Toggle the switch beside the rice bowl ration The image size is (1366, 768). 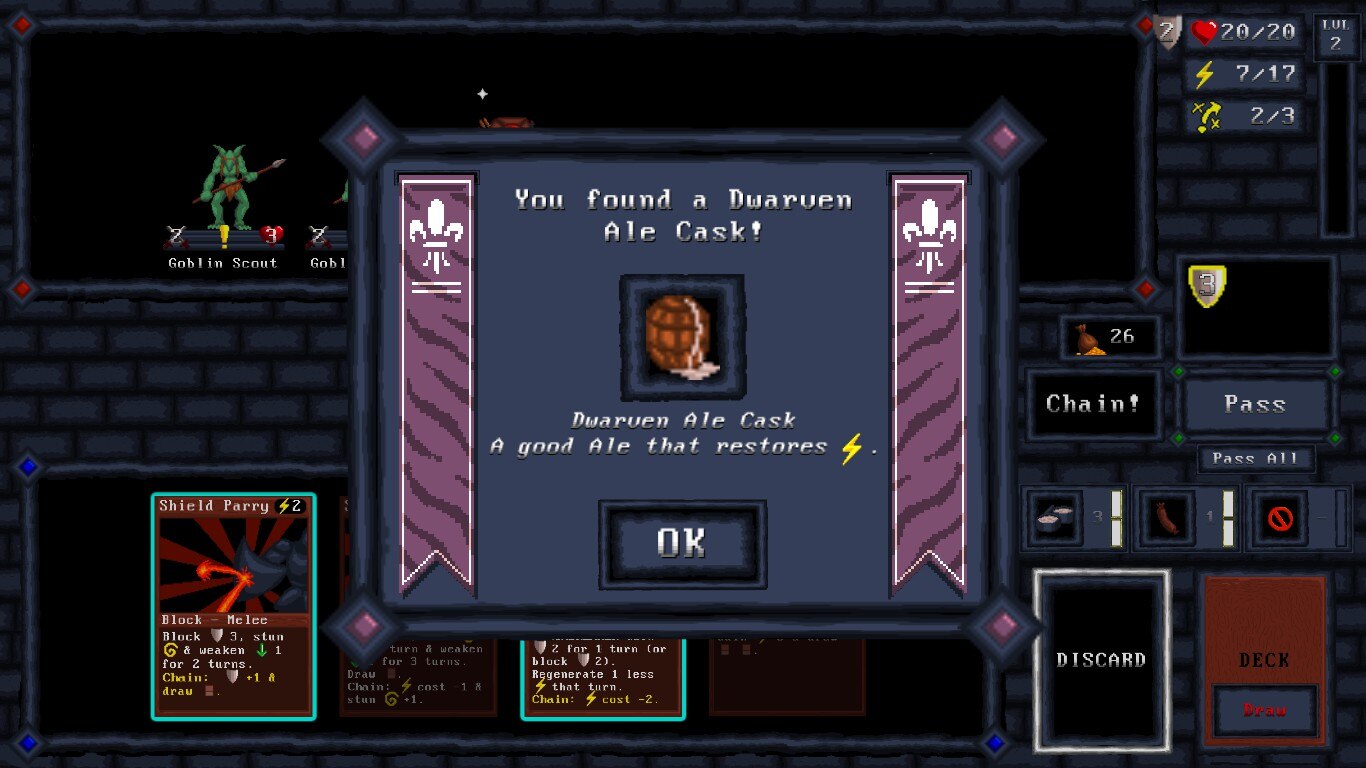1115,518
